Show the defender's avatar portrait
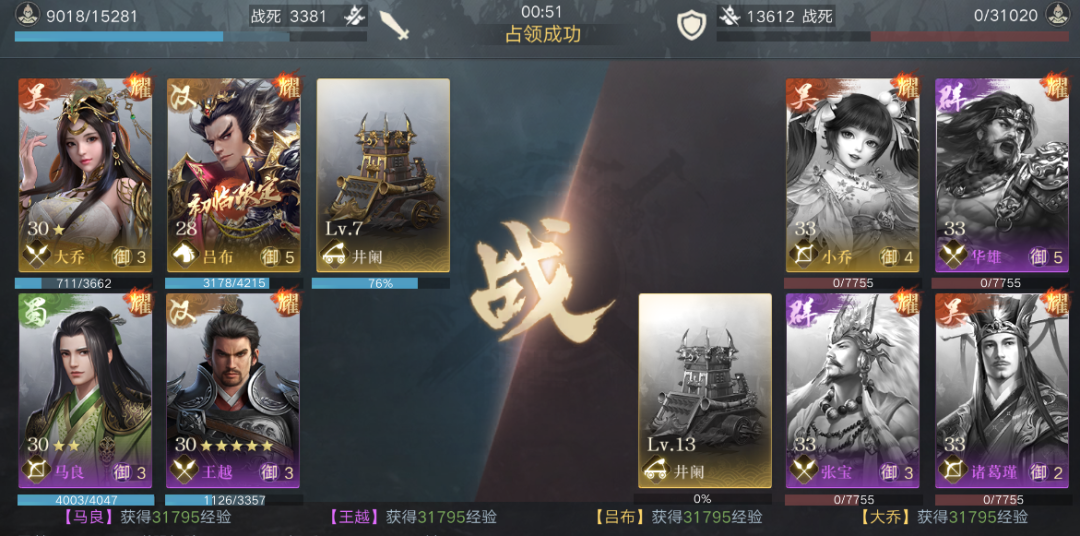 (1057, 16)
